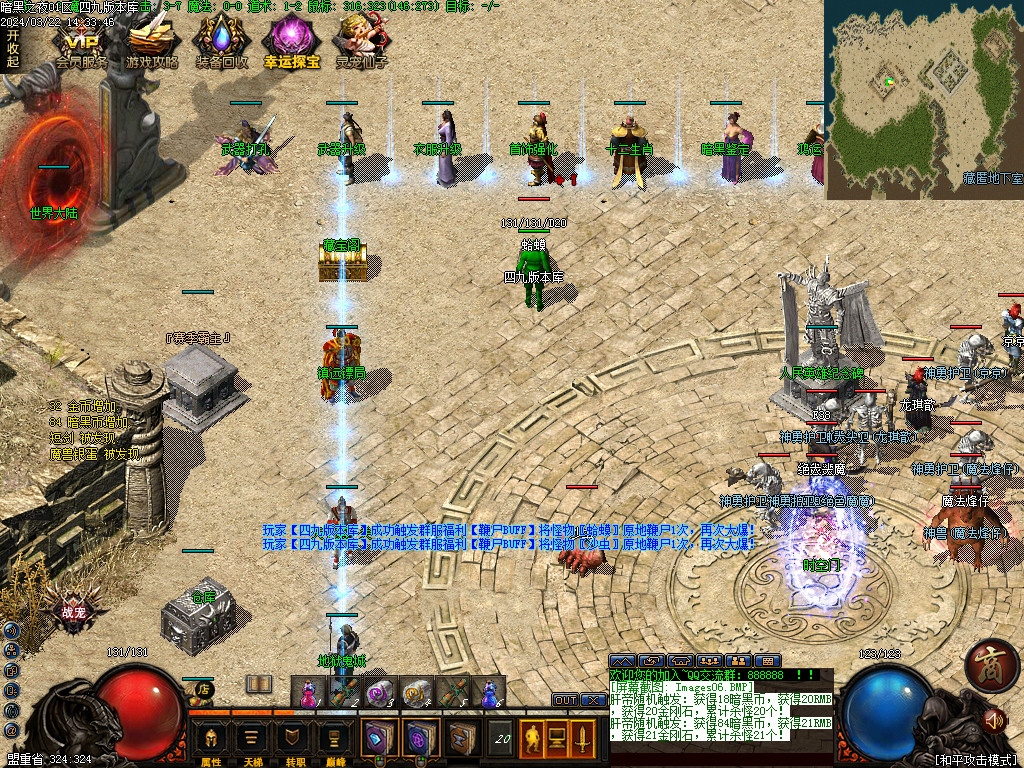Click the X button beside OUT

(591, 700)
